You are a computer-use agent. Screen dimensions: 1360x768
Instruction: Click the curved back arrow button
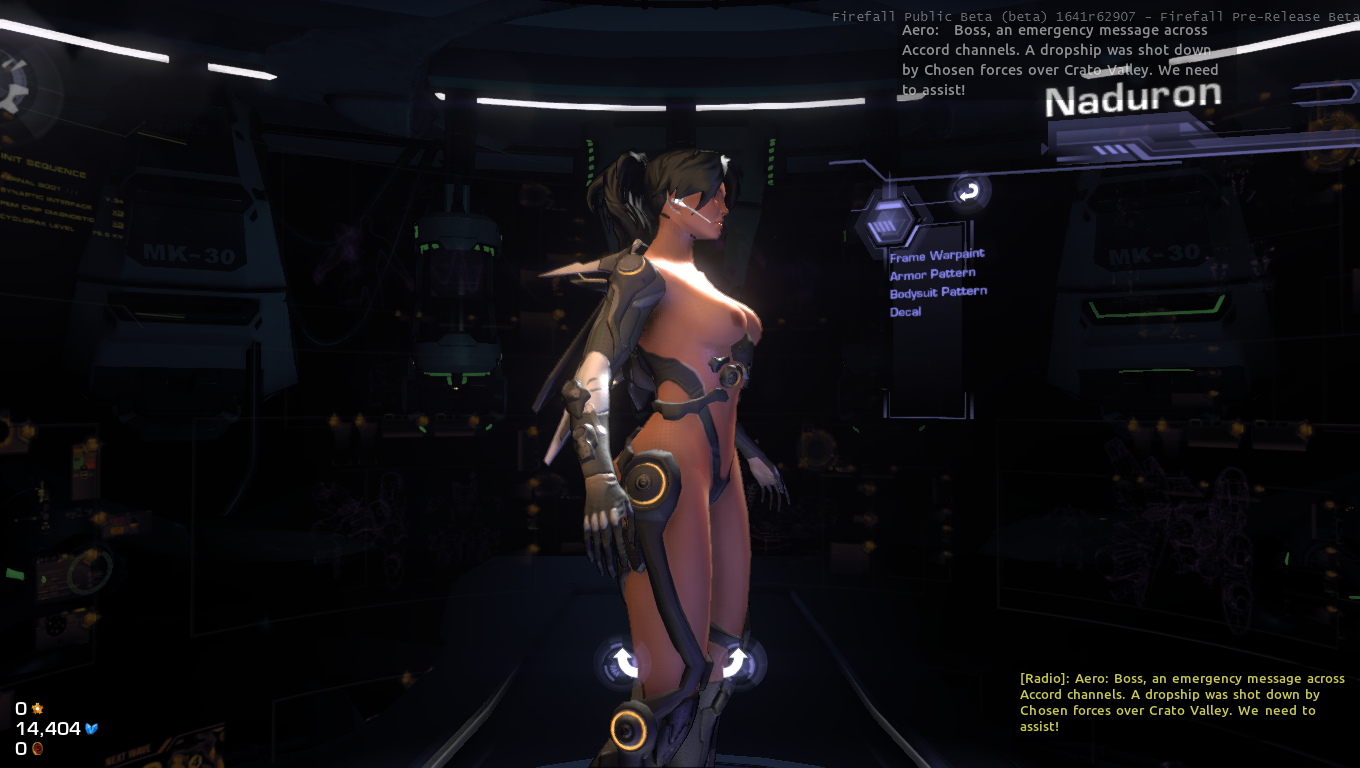pos(968,192)
